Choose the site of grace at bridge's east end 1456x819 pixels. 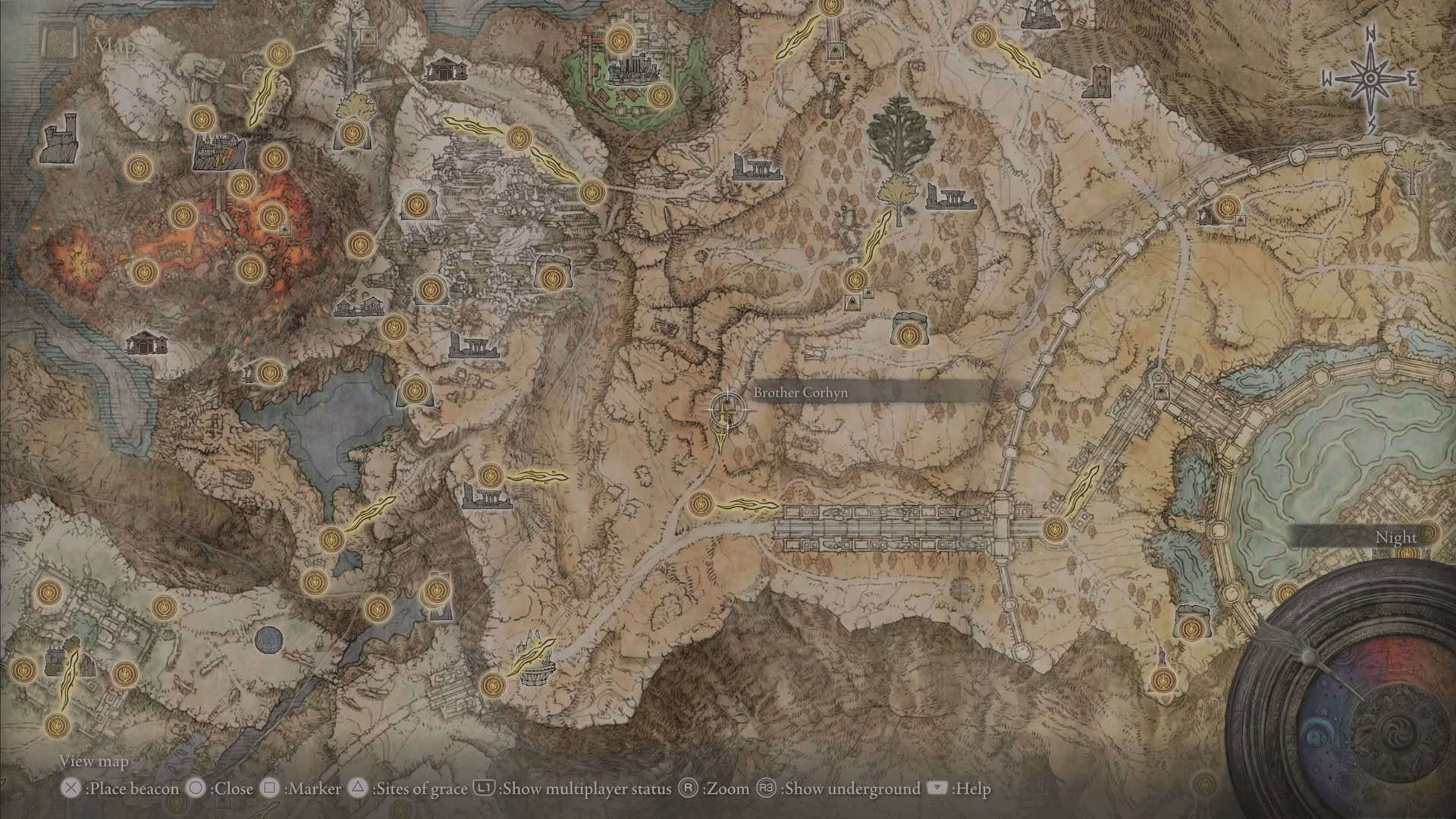1053,529
